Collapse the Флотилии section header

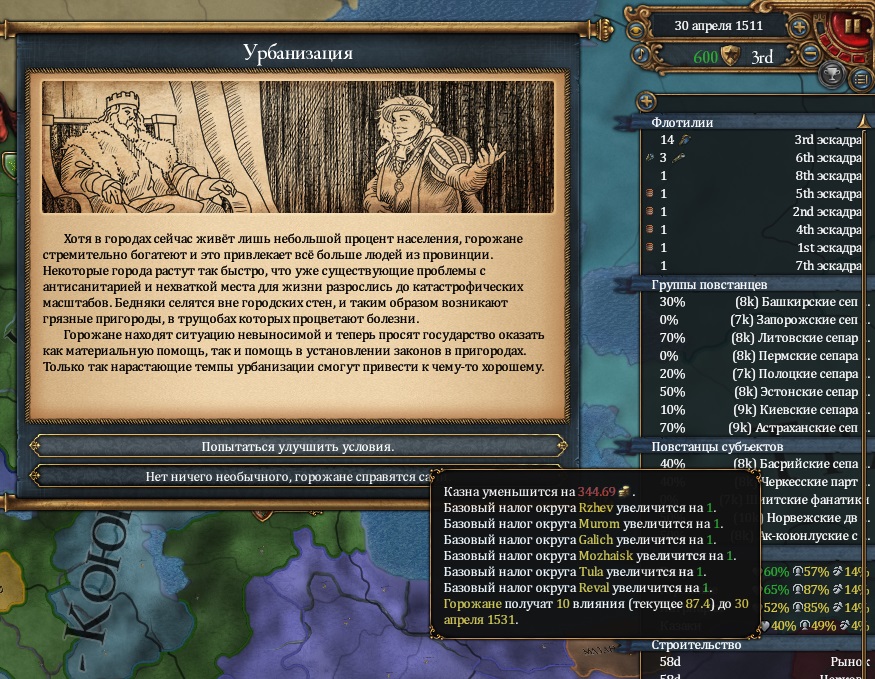(752, 122)
